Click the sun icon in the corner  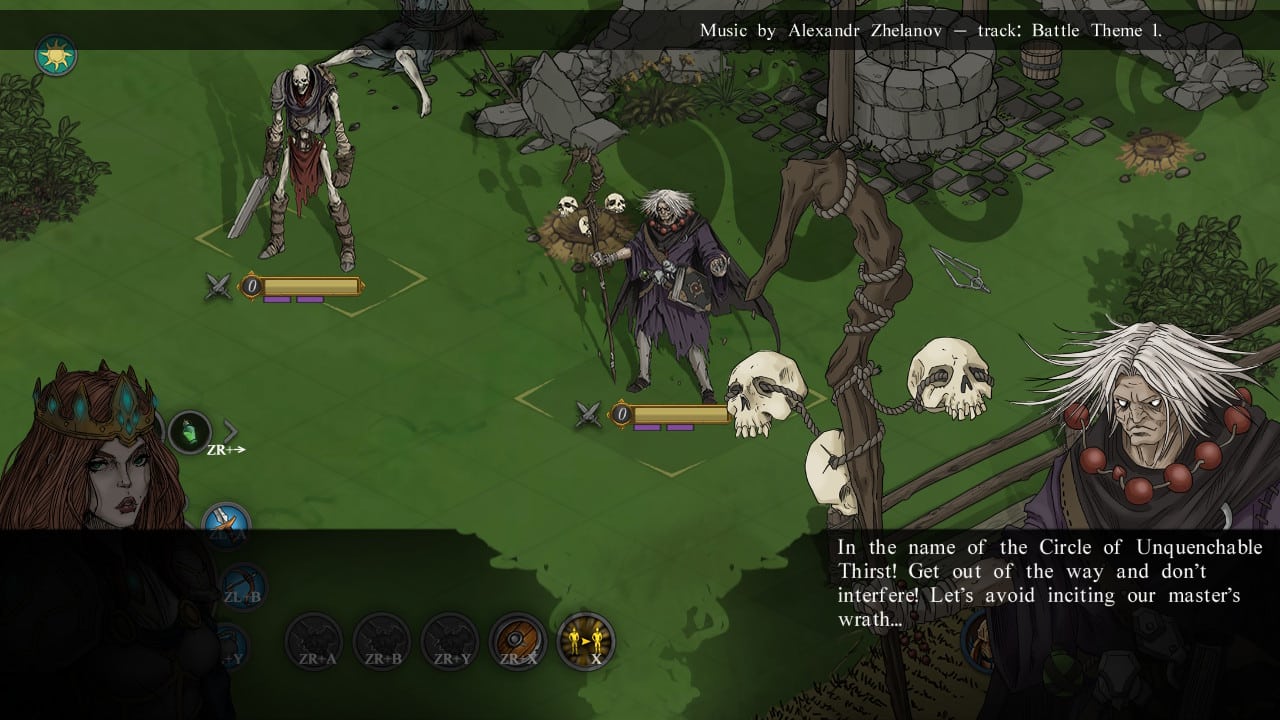pyautogui.click(x=56, y=56)
